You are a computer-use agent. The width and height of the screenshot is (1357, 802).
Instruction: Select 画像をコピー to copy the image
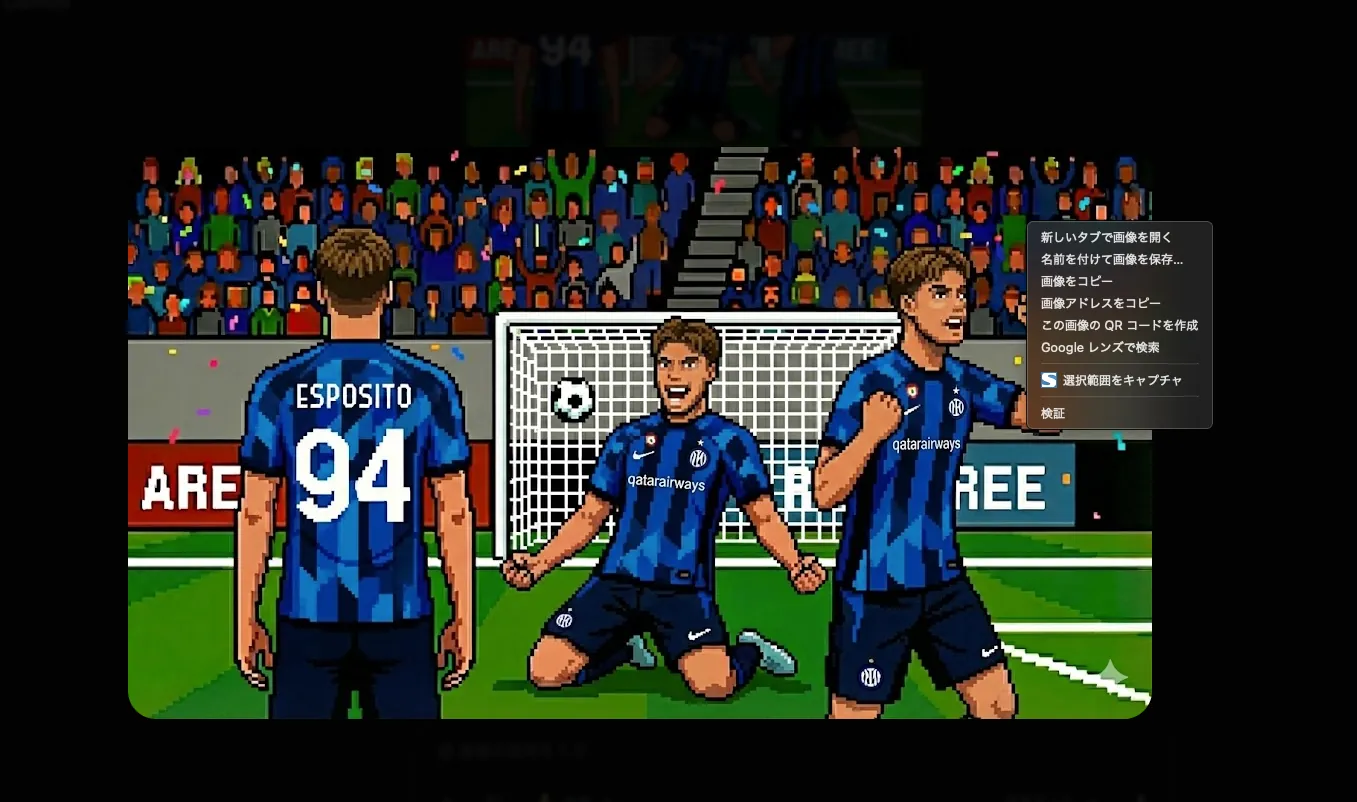pyautogui.click(x=1075, y=281)
